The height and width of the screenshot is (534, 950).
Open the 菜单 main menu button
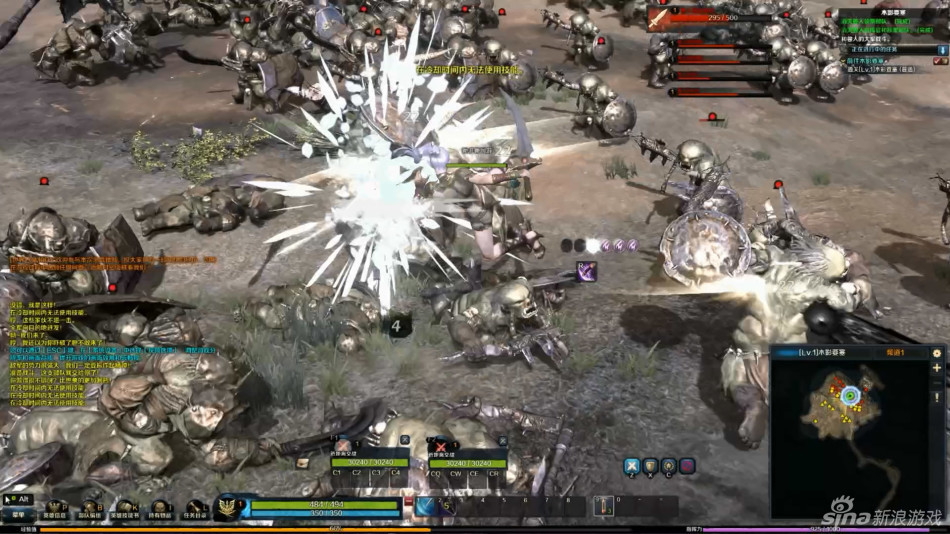click(x=17, y=514)
